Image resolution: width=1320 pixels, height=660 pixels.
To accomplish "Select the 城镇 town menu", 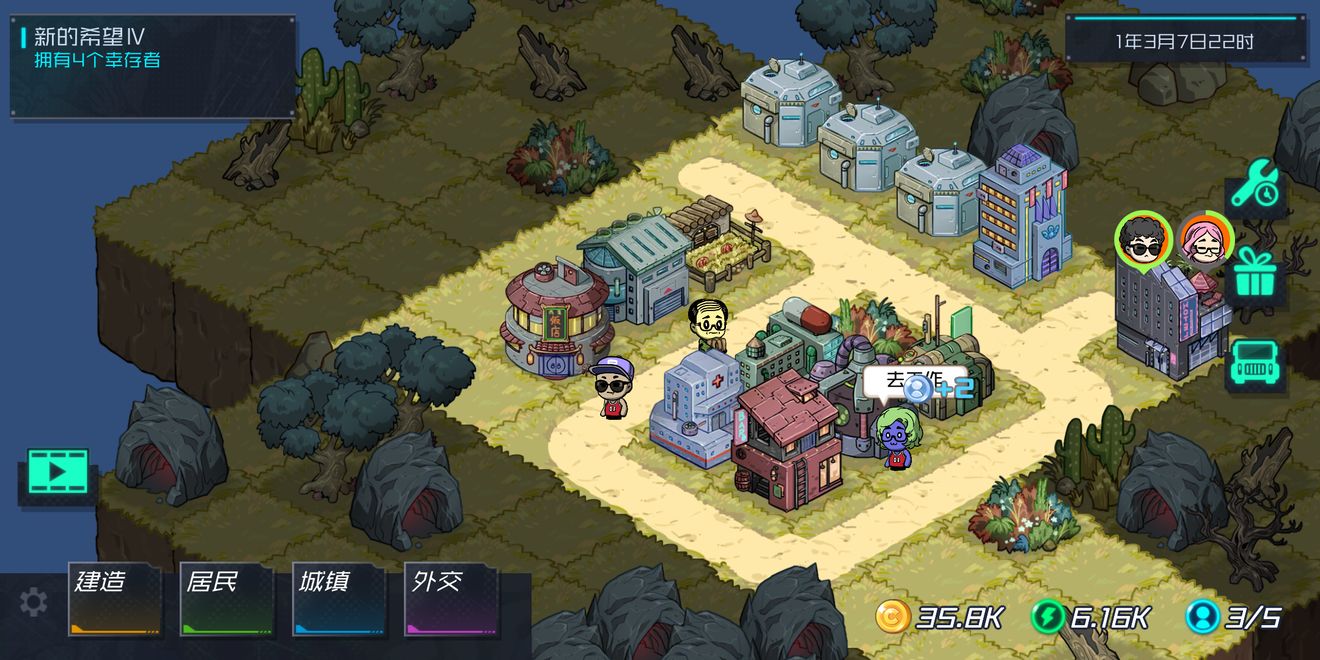I will pos(338,599).
